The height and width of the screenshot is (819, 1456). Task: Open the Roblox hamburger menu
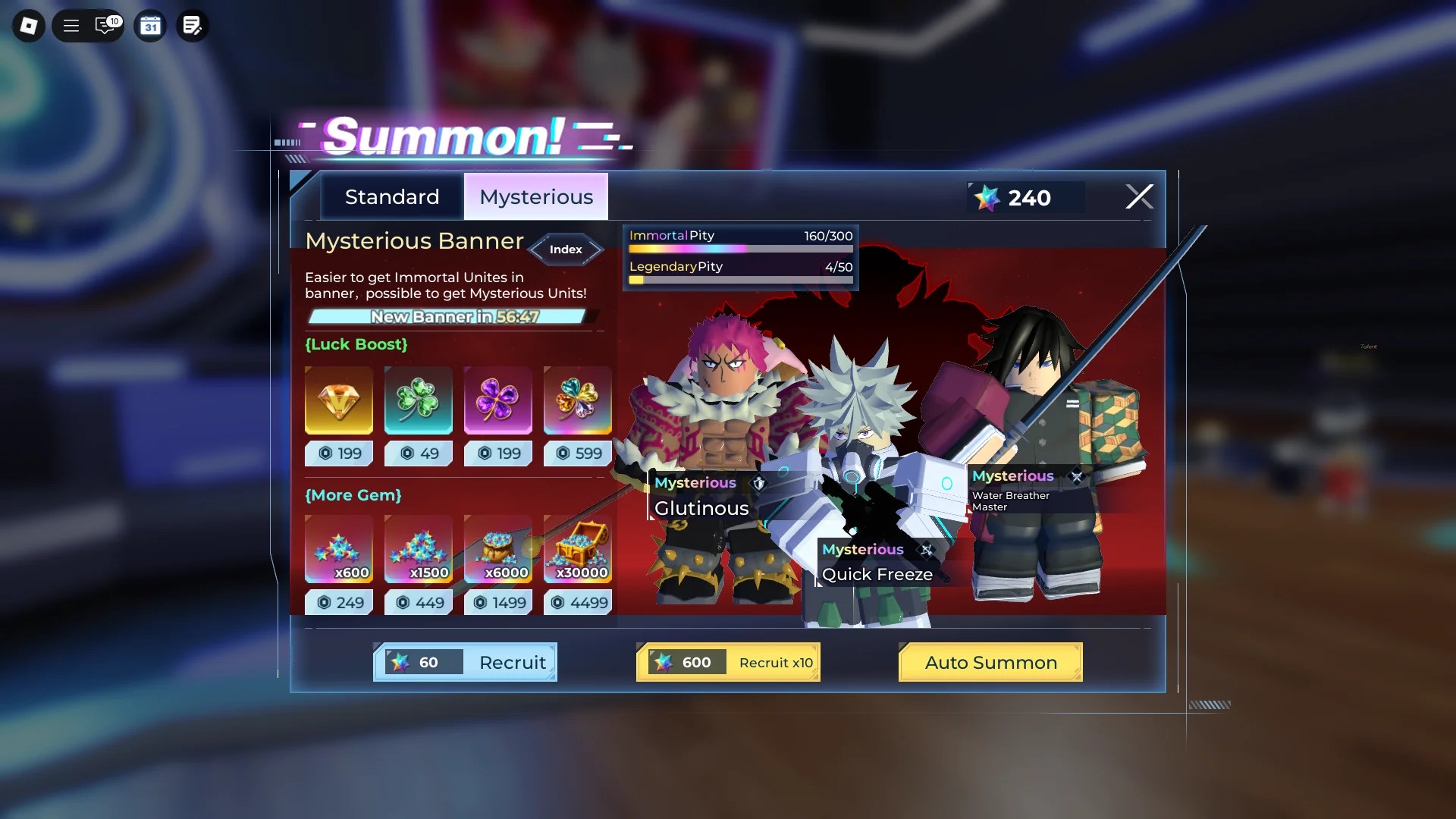coord(71,25)
